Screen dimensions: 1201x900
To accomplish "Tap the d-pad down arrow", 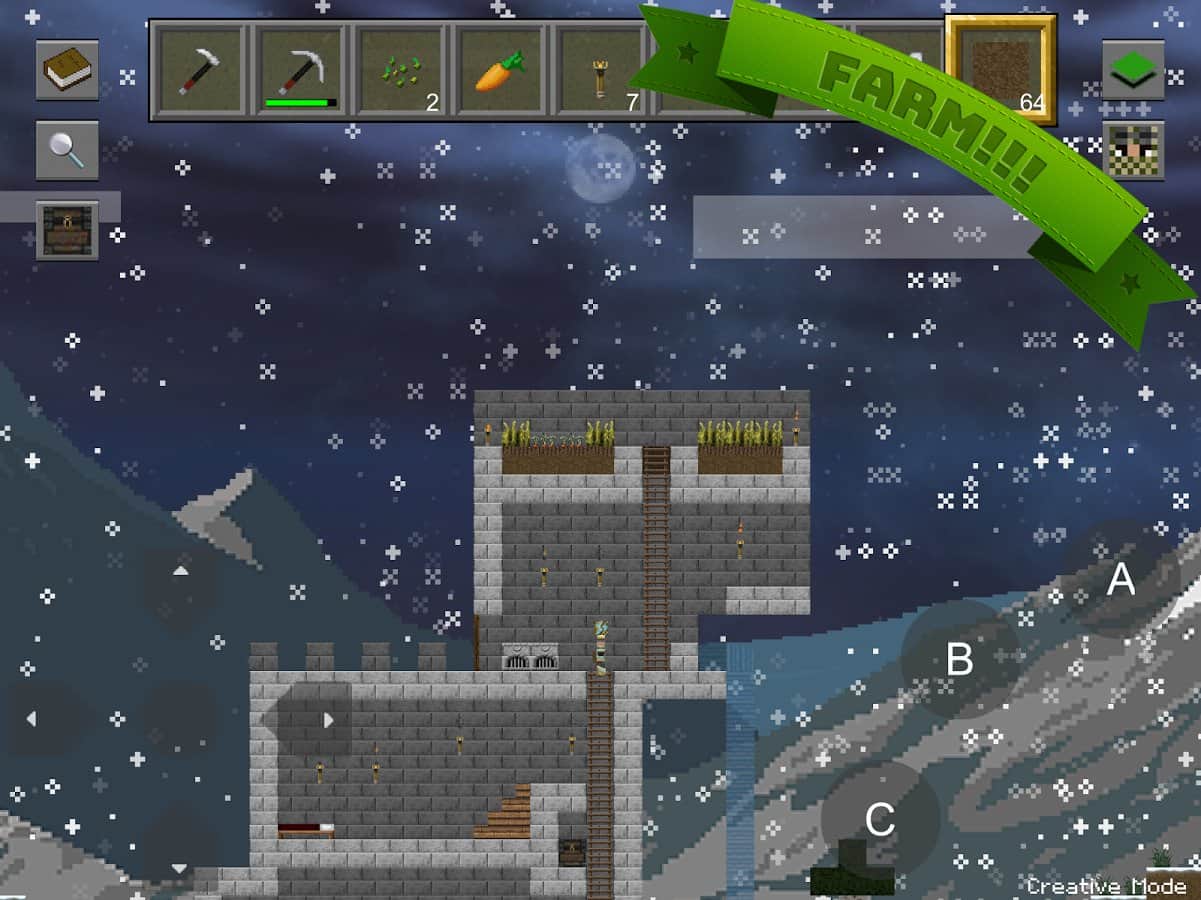I will click(180, 866).
